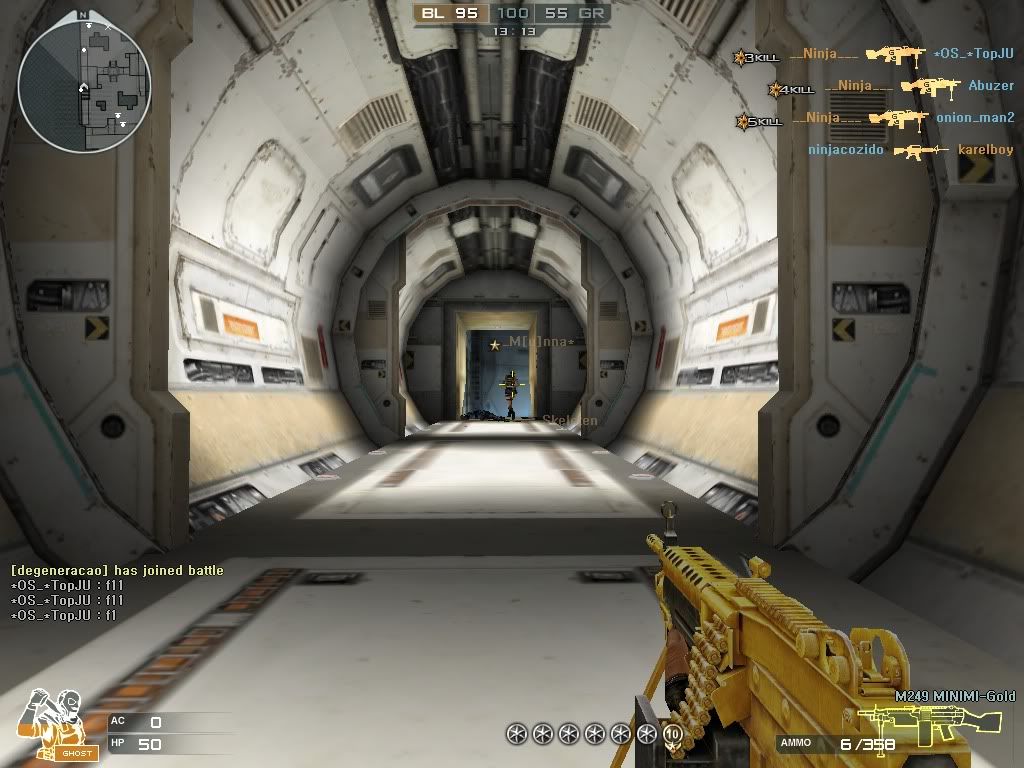Click the medal badge numbered 10
The image size is (1024, 768).
coord(672,733)
